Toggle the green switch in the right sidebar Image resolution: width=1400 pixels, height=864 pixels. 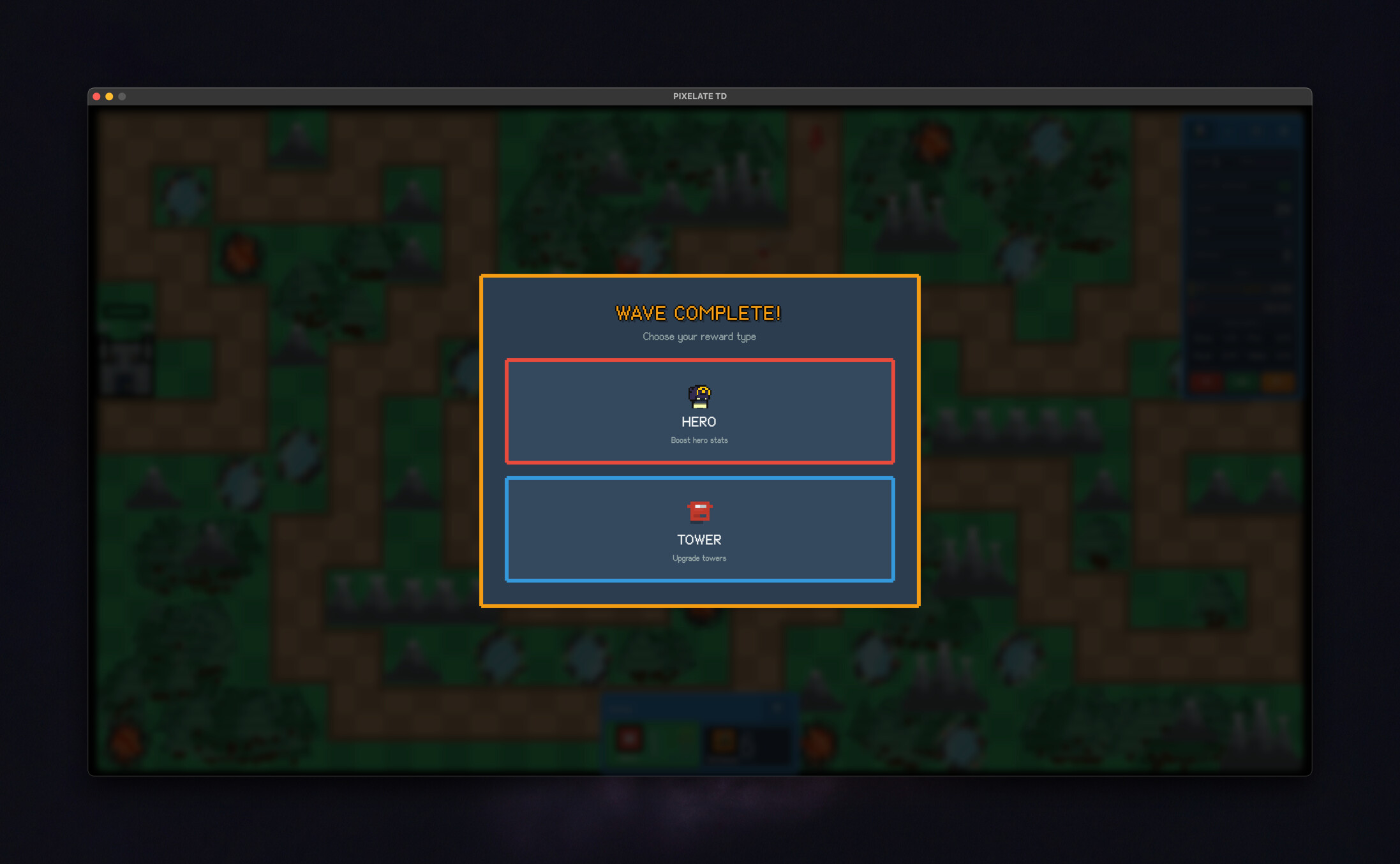pos(1285,186)
